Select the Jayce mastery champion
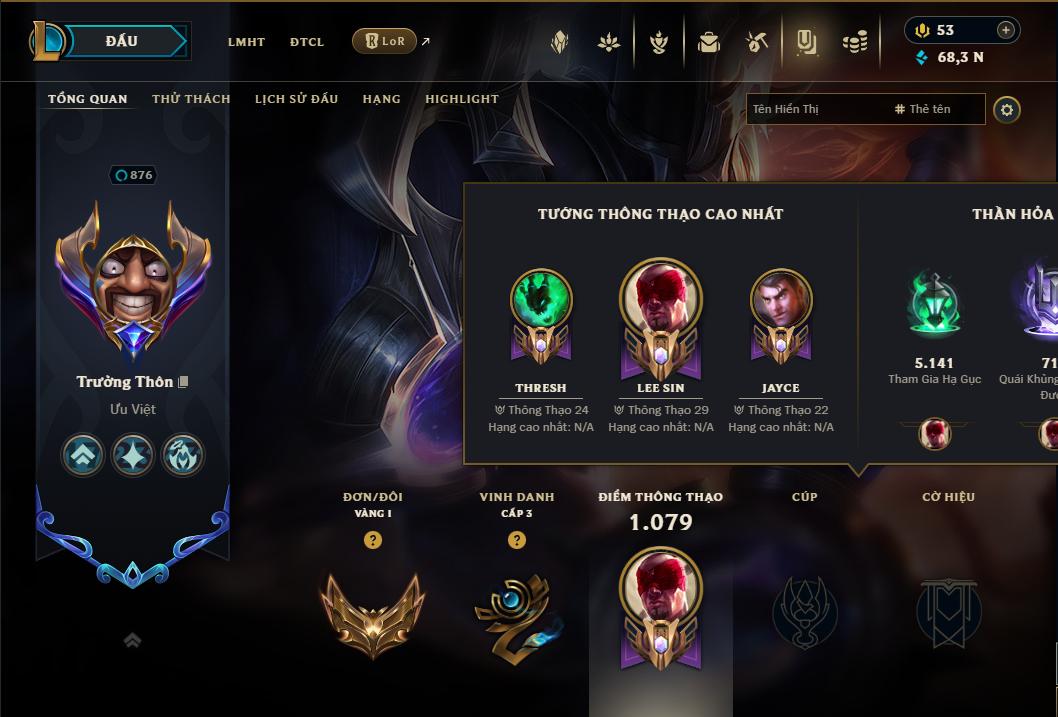Image resolution: width=1058 pixels, height=717 pixels. pos(781,310)
